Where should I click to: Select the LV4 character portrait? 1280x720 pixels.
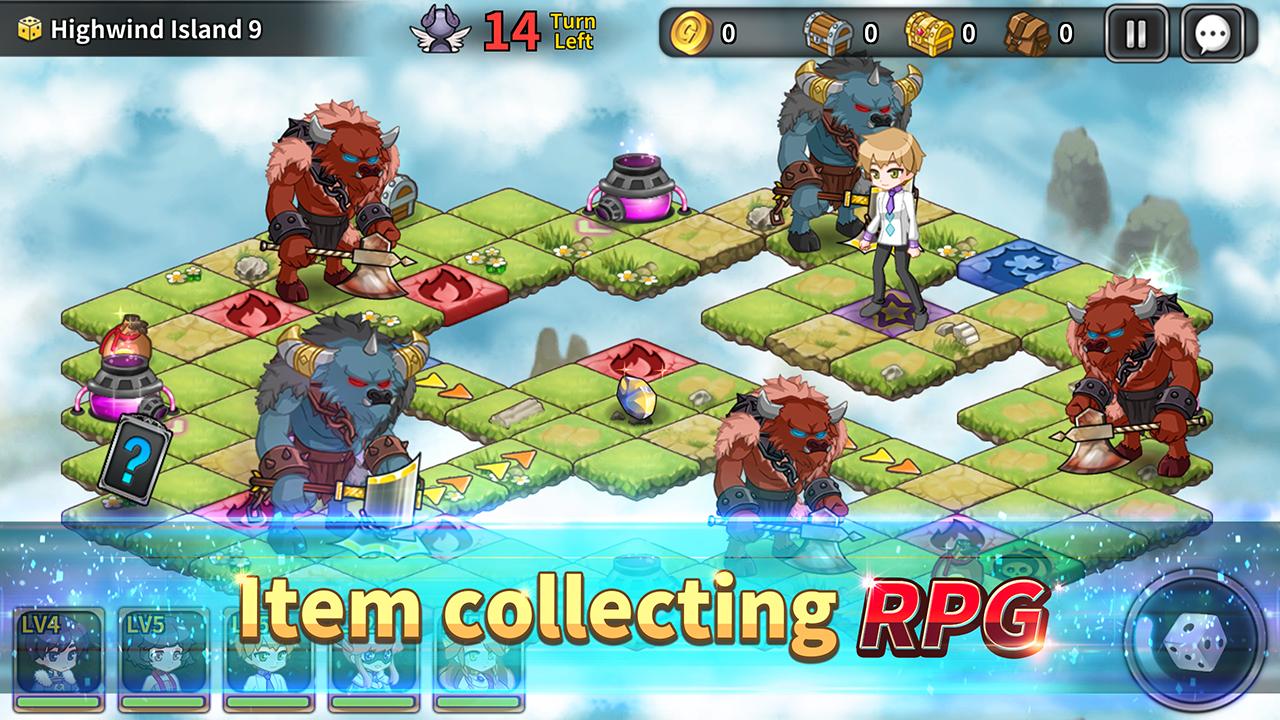coord(59,660)
